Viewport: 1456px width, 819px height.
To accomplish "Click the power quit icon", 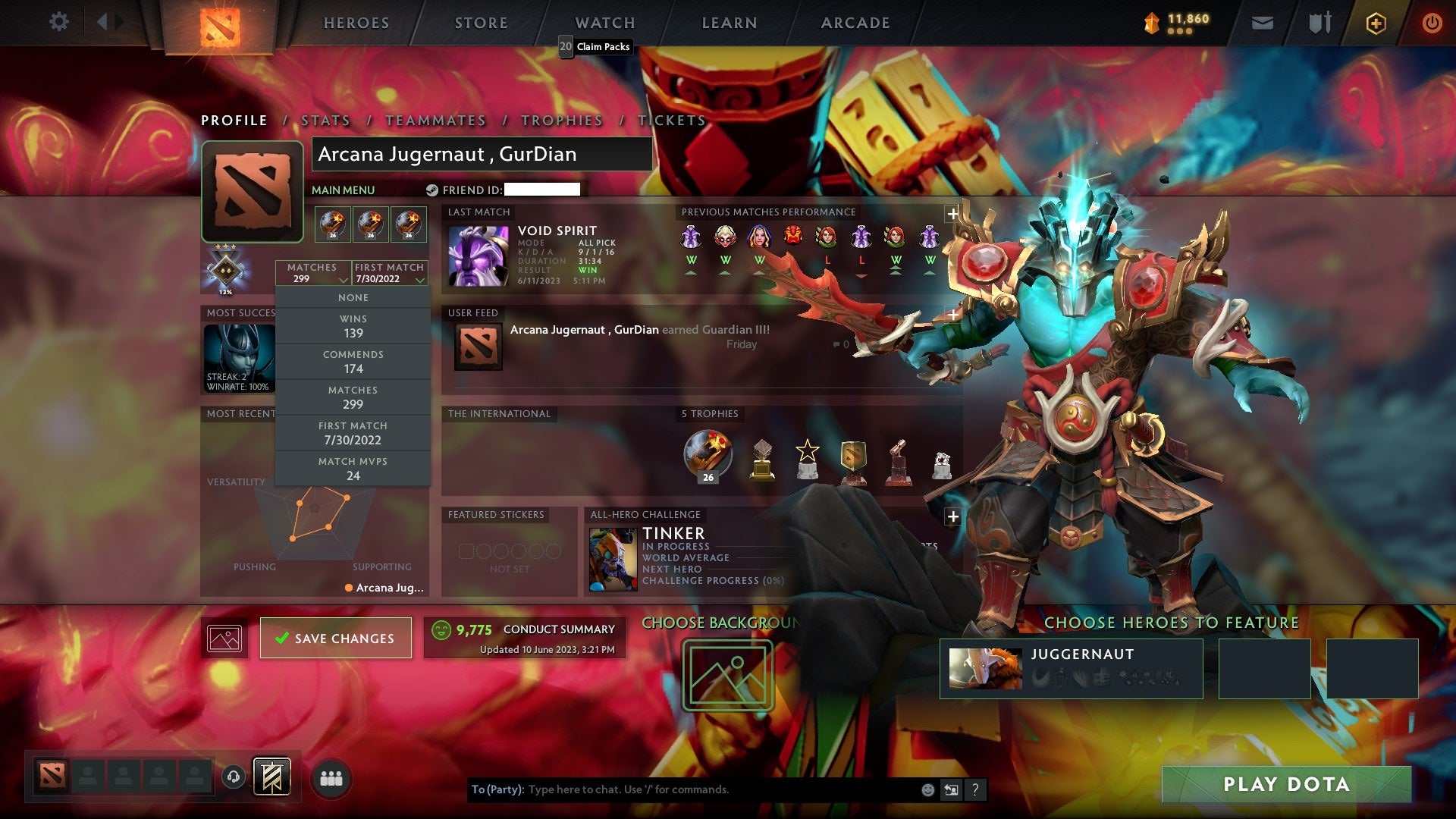I will (1433, 23).
